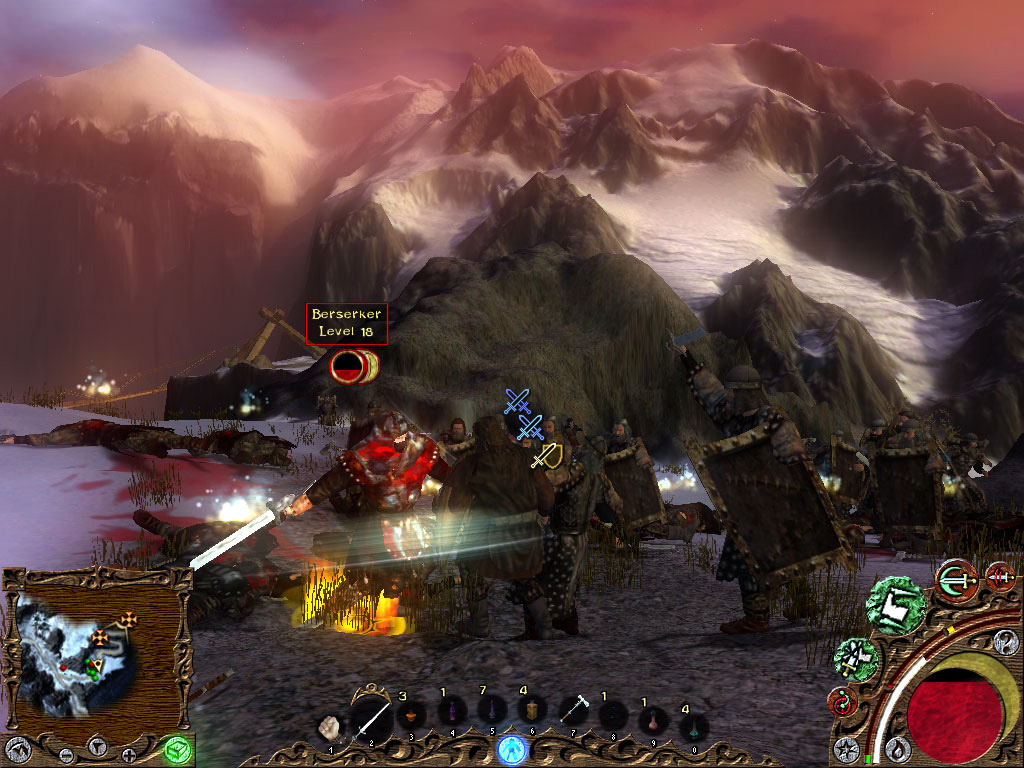1024x768 pixels.
Task: Click the green pointing hand button
Action: click(x=896, y=605)
